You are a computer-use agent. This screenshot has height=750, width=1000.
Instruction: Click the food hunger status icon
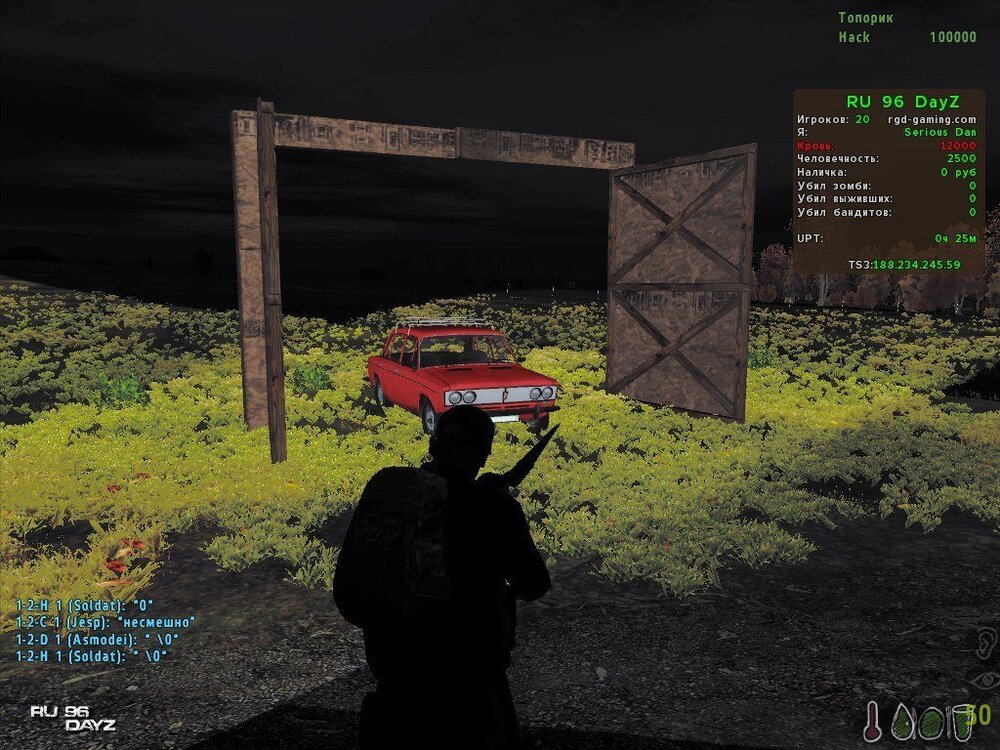click(932, 720)
